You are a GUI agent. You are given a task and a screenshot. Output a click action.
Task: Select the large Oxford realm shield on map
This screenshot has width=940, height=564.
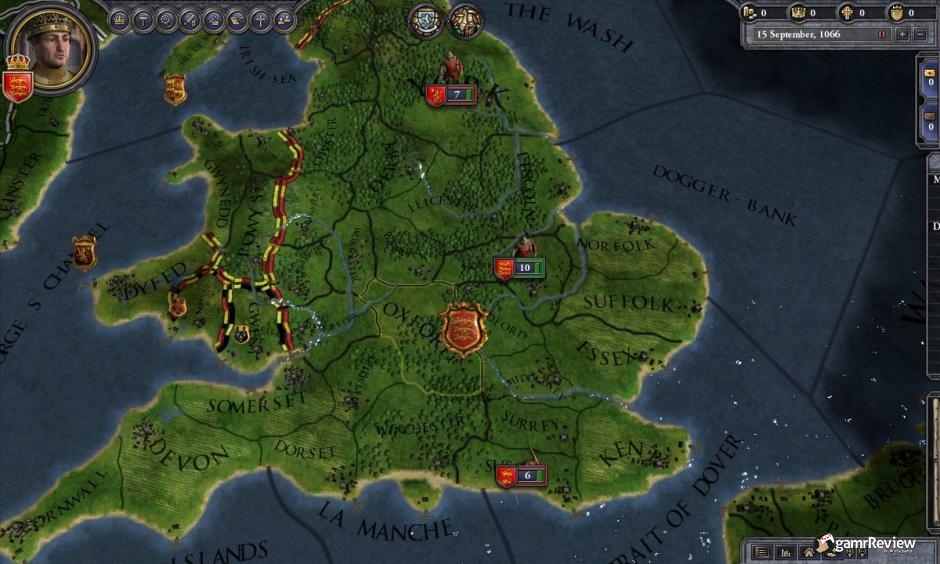(464, 329)
